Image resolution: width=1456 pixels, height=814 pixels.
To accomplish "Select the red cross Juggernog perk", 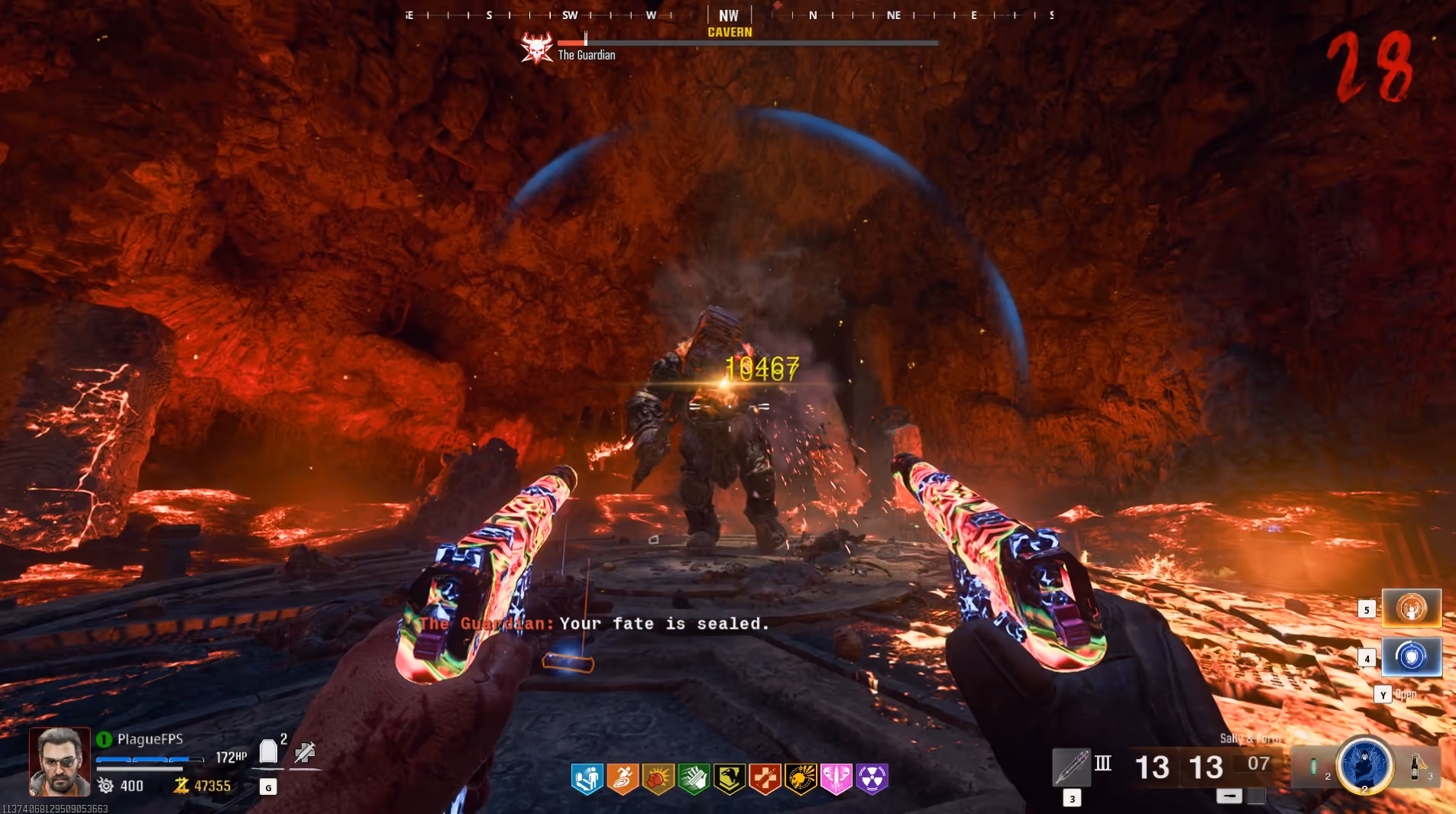I will [x=765, y=779].
